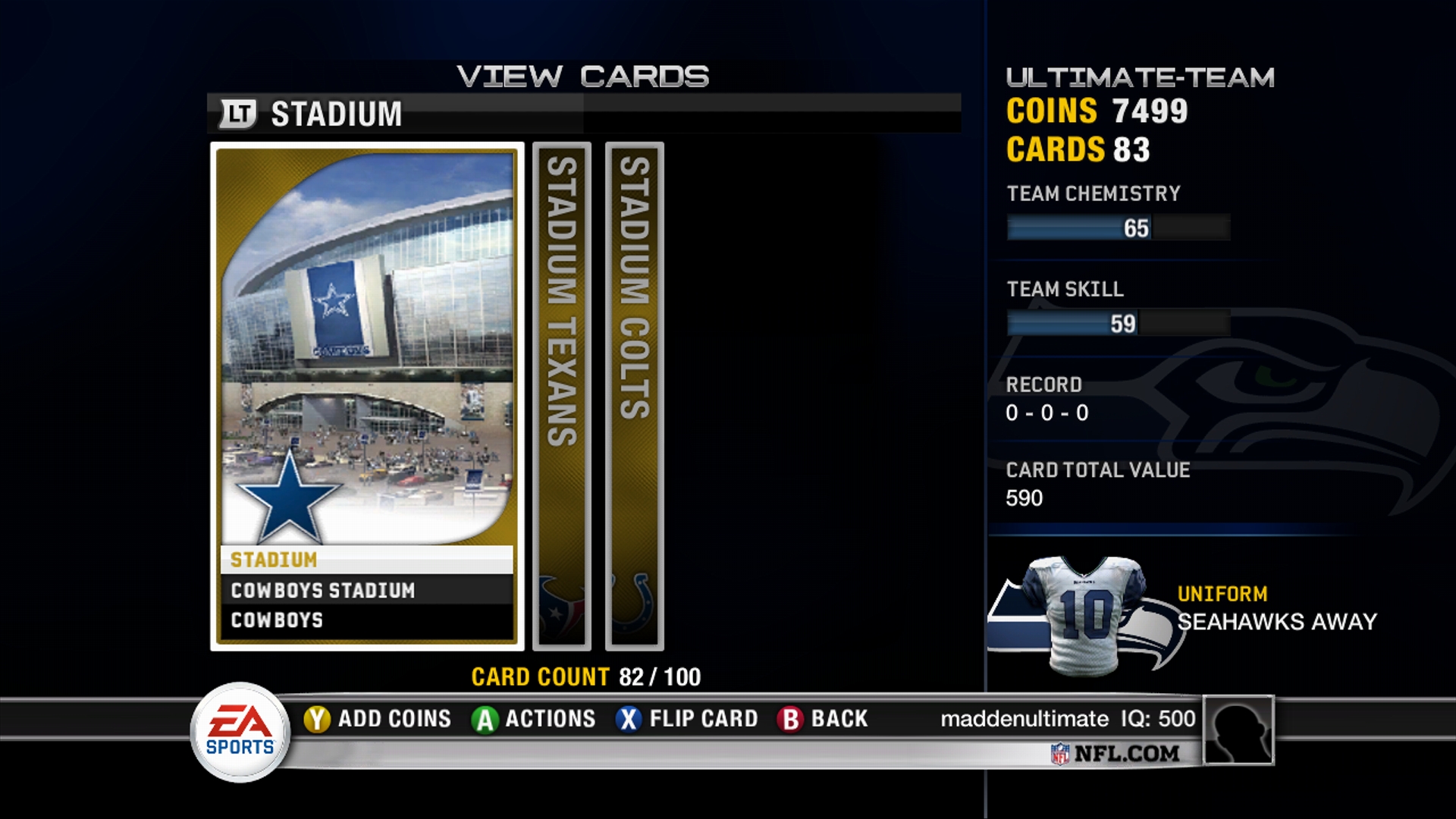The width and height of the screenshot is (1456, 819).
Task: Open the maddenultimate gamer profile picture
Action: (1238, 730)
